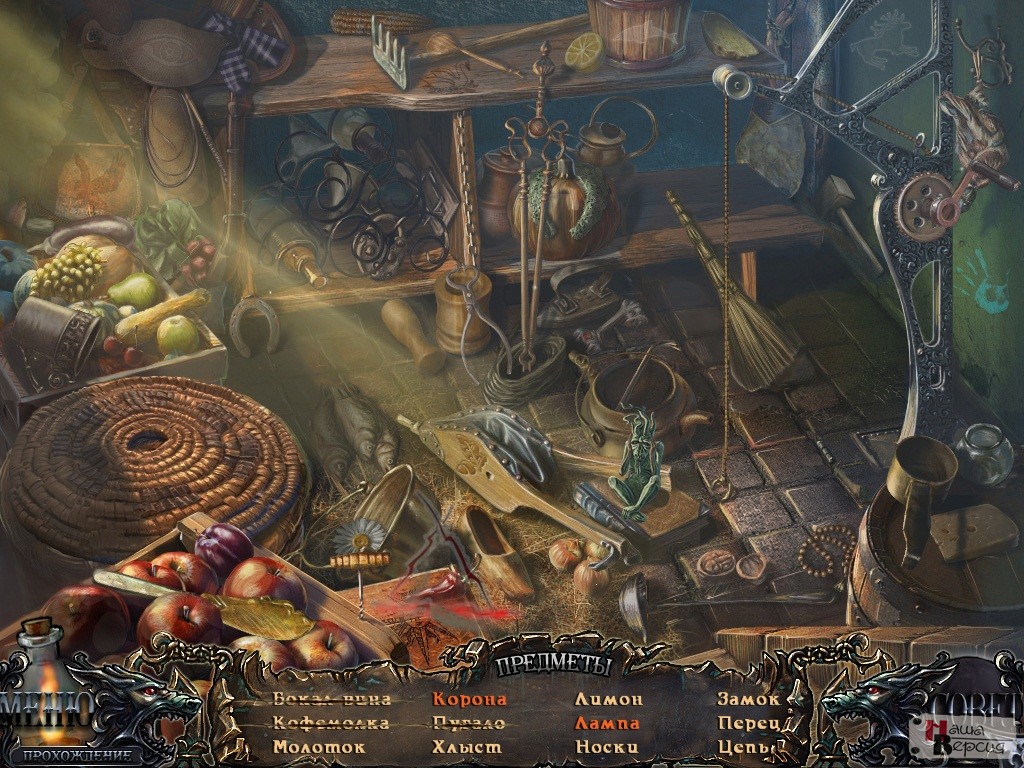1024x768 pixels.
Task: Select the Цепь list entry
Action: coord(744,747)
